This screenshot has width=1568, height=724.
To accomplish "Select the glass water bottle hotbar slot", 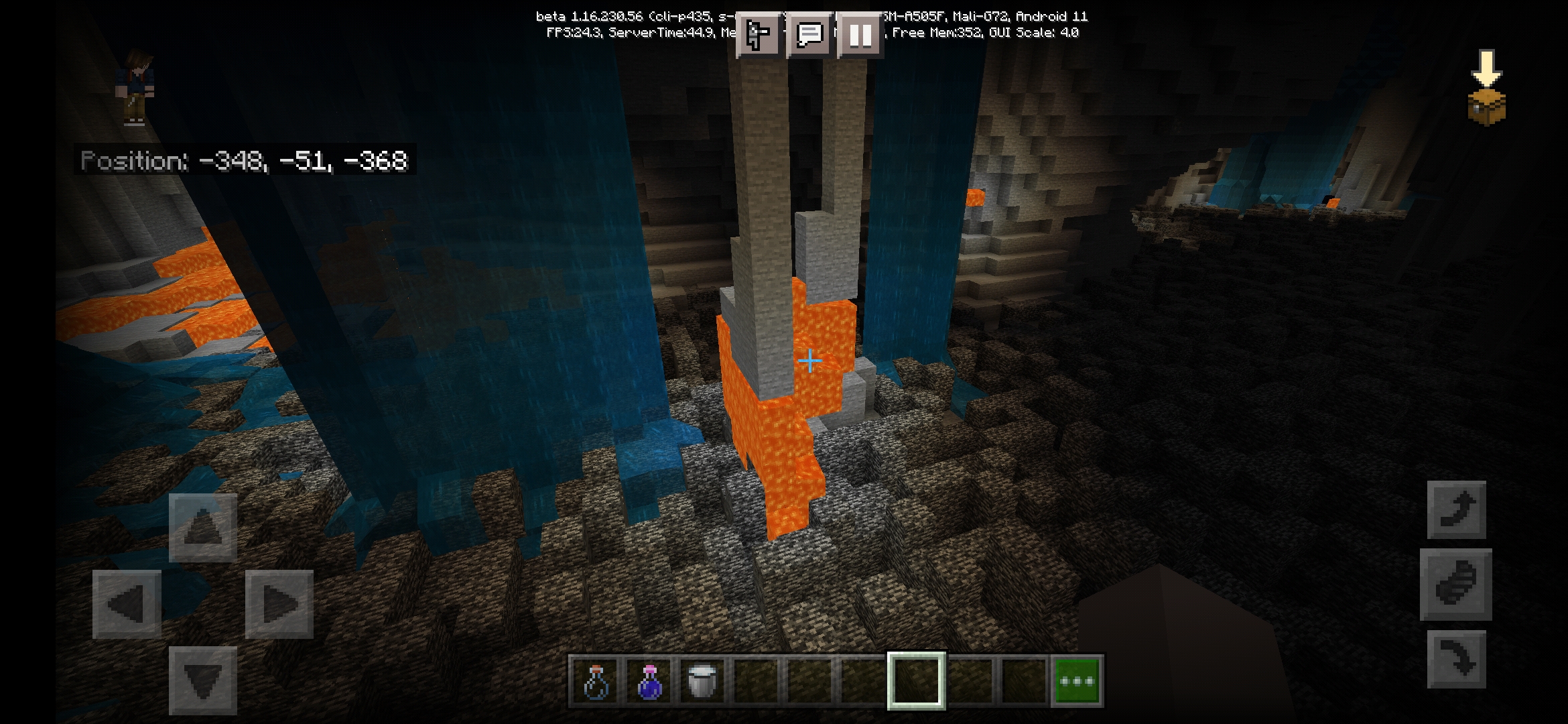I will 596,681.
